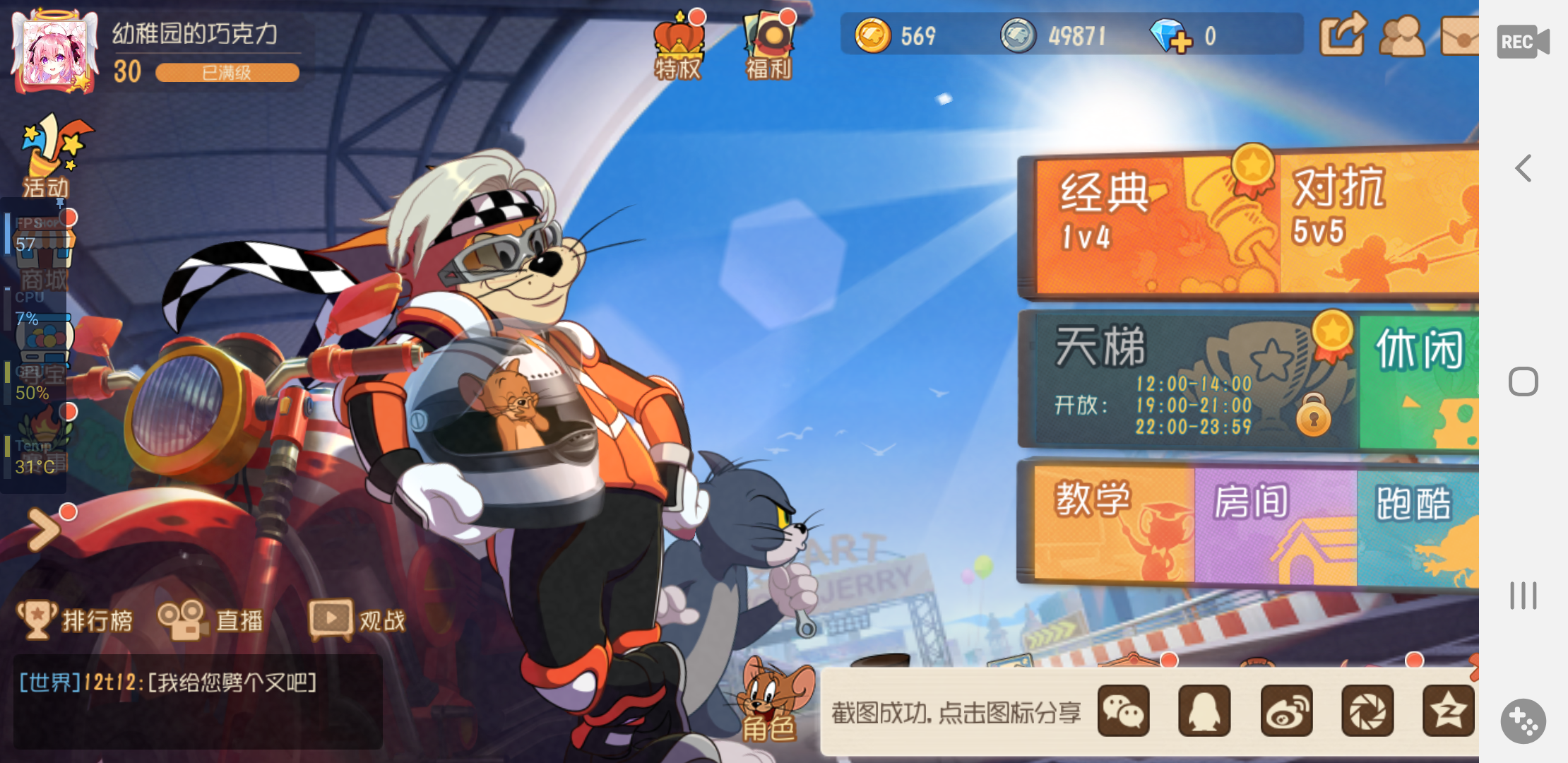This screenshot has width=1568, height=763.
Task: Share the screenshot to WeChat
Action: pos(1124,711)
